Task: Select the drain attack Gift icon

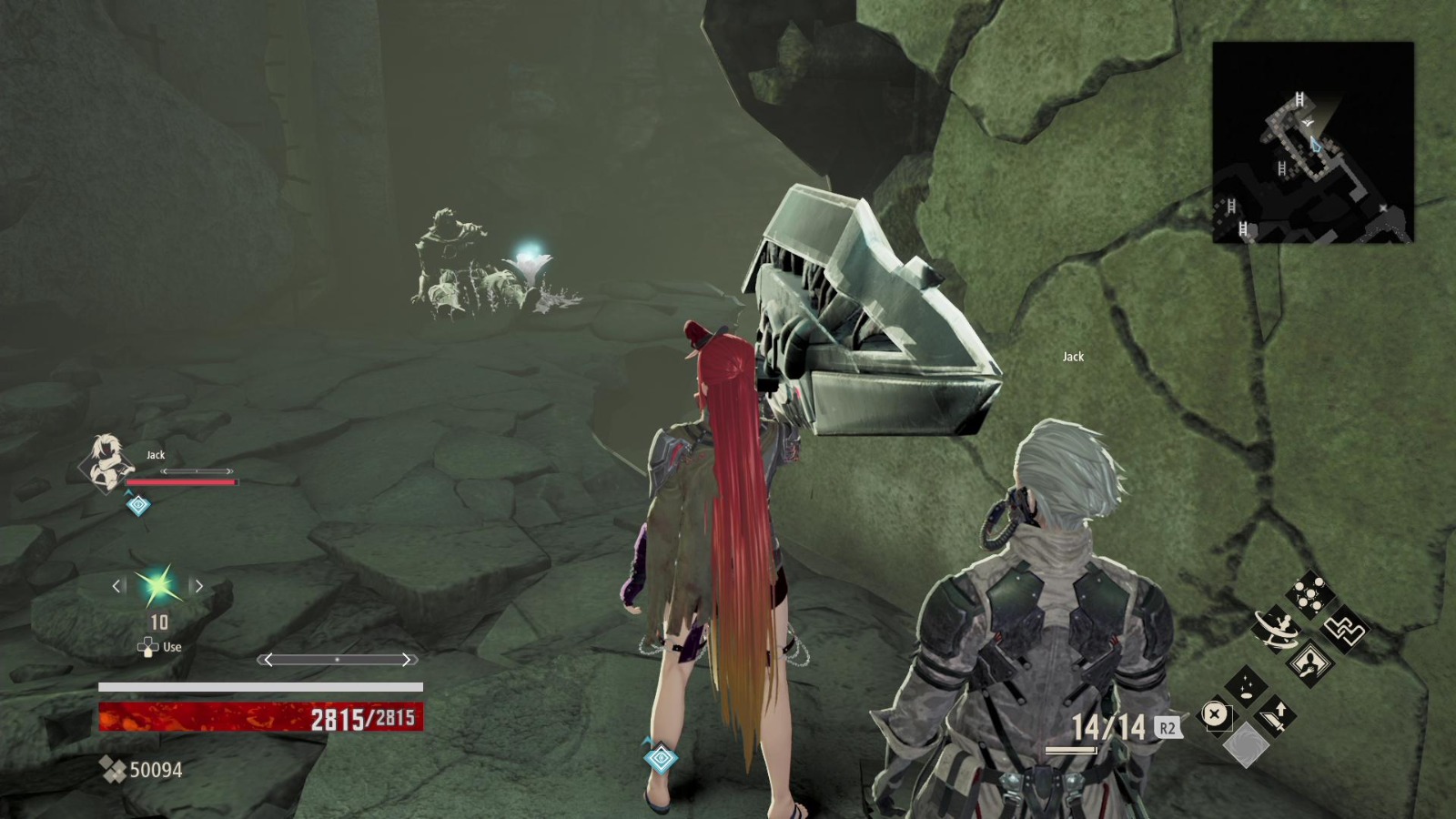Action: [1312, 662]
